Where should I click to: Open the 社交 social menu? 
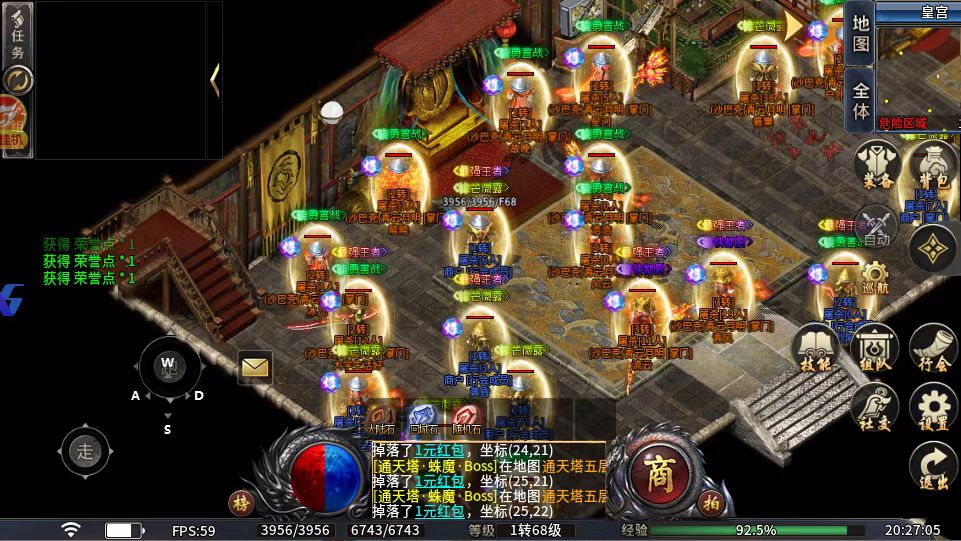pyautogui.click(x=875, y=408)
